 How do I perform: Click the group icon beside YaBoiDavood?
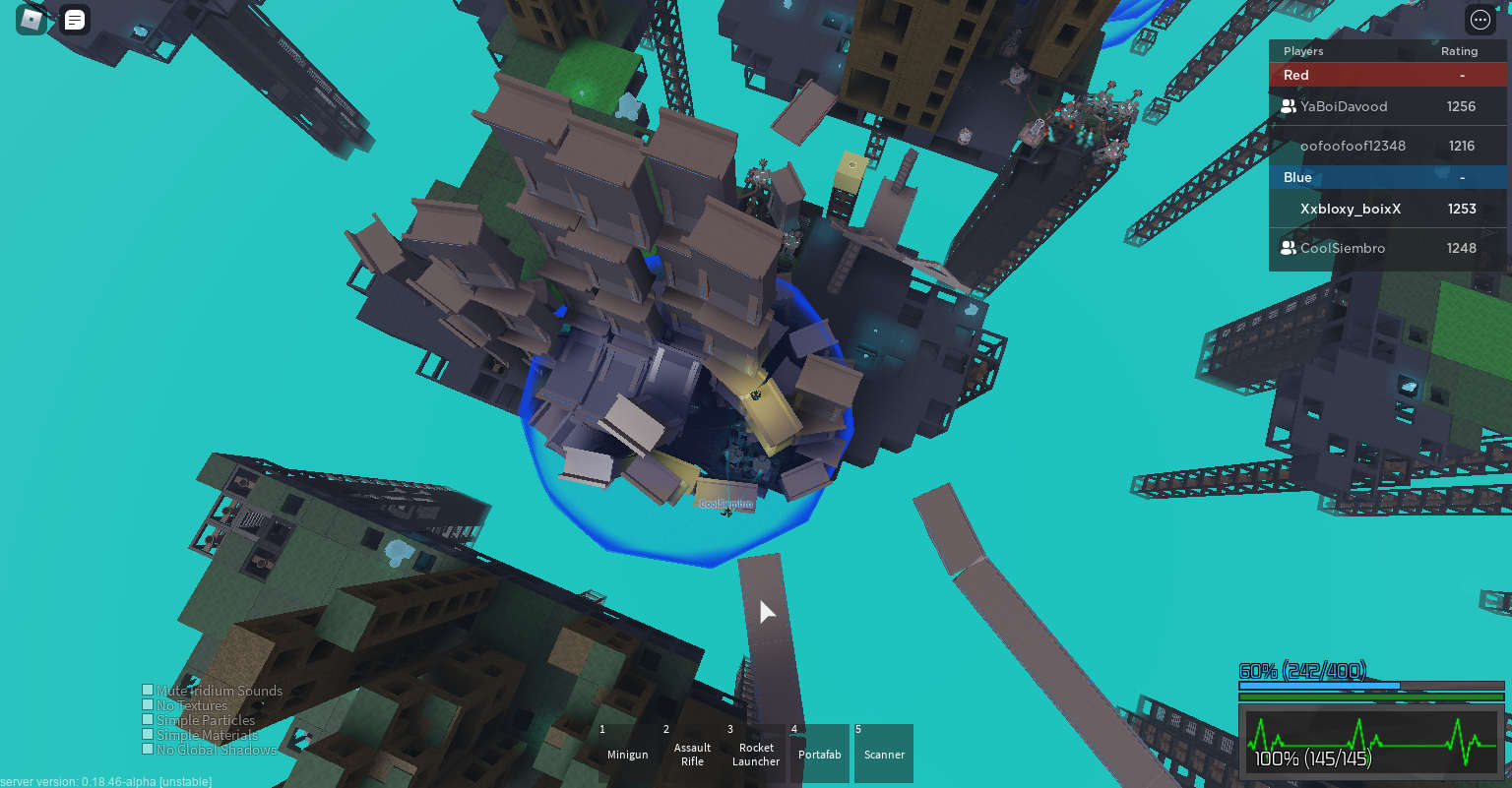(x=1288, y=106)
